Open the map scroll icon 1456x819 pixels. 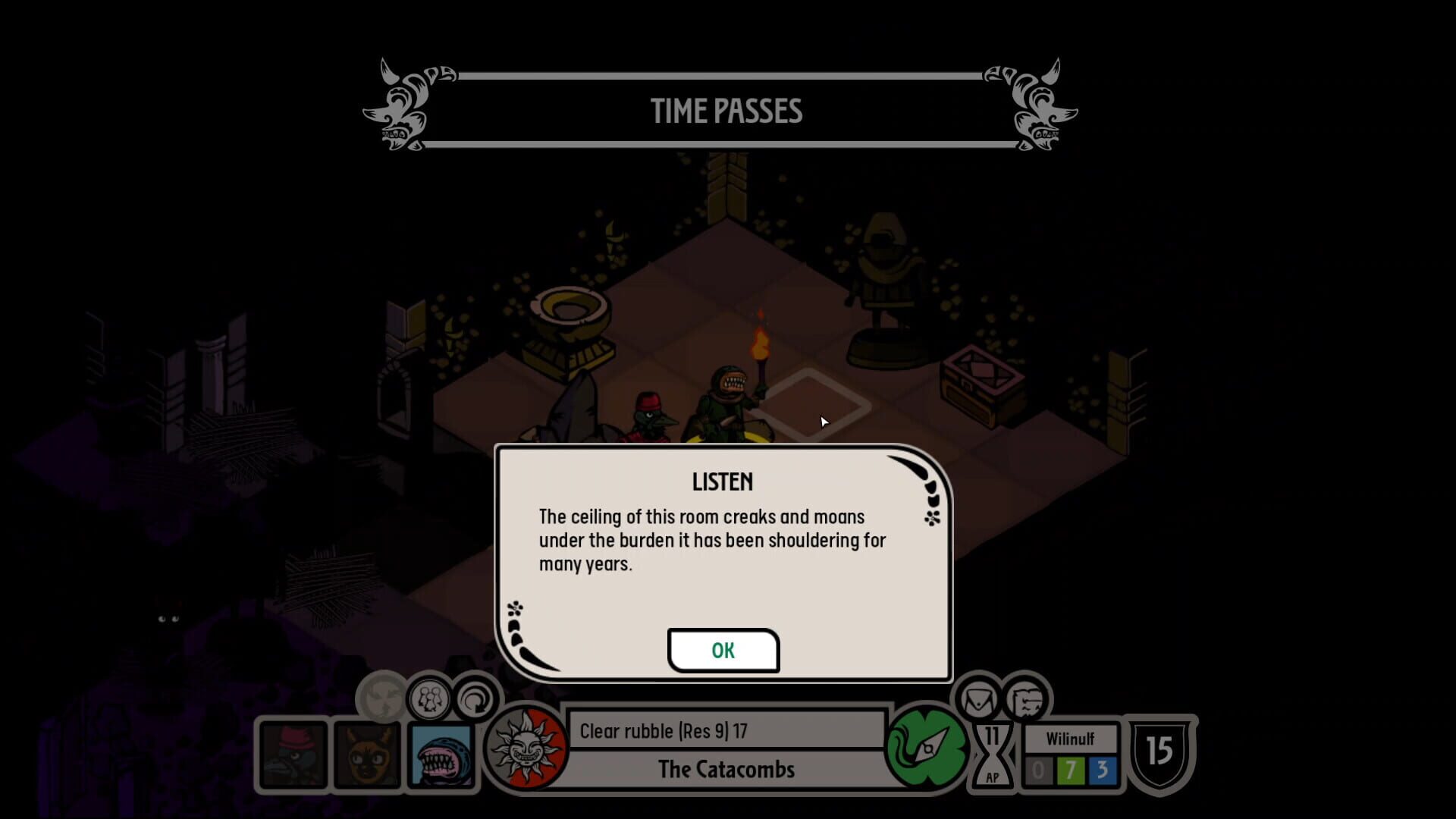[1026, 698]
